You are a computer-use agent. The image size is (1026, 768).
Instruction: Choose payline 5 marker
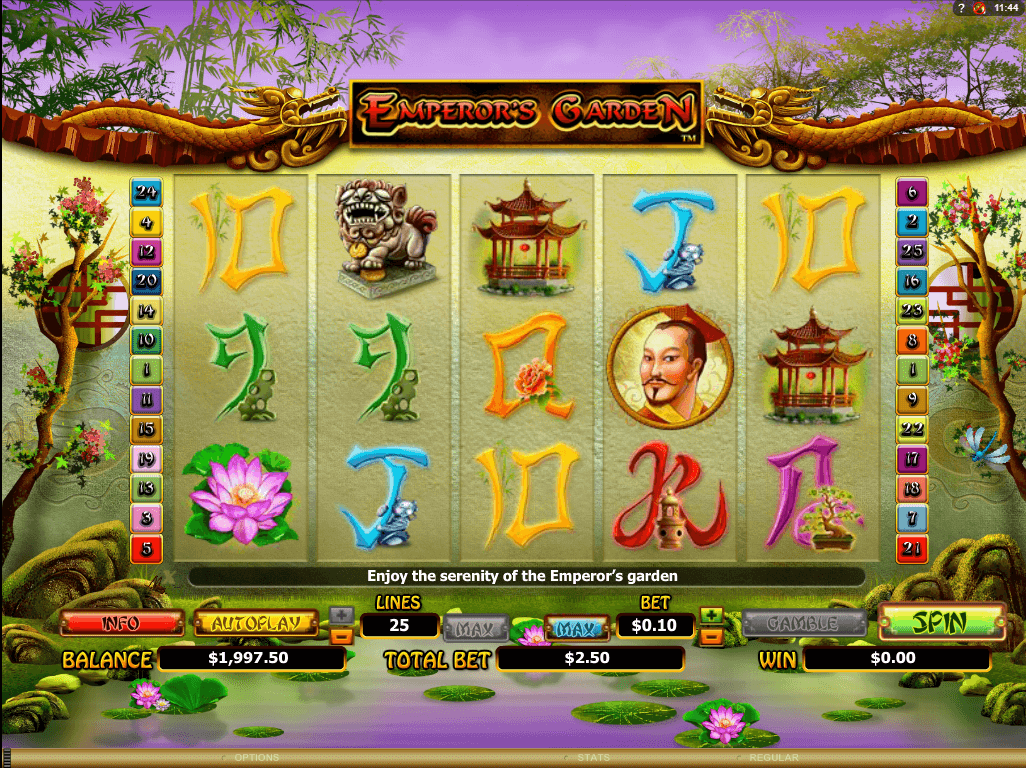point(147,548)
